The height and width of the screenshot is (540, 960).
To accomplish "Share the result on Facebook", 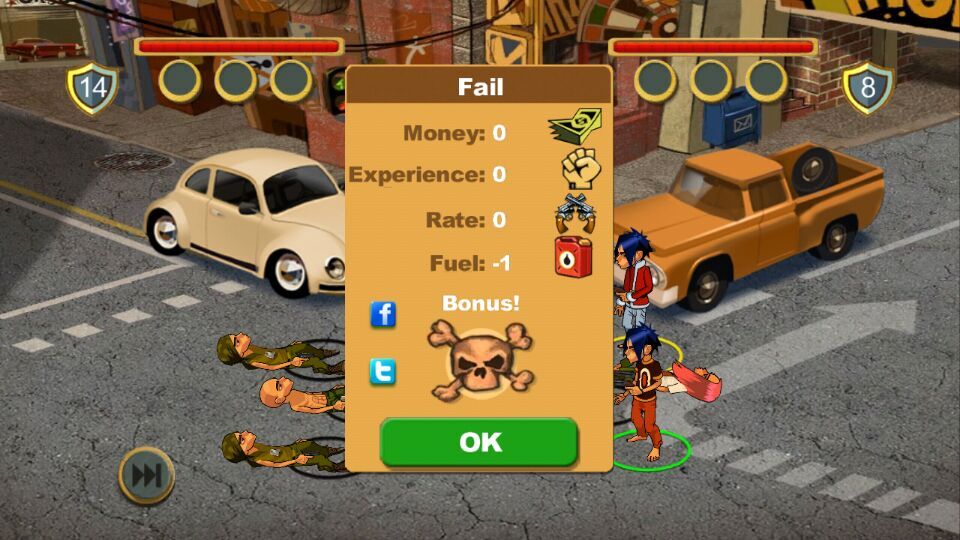I will 383,314.
